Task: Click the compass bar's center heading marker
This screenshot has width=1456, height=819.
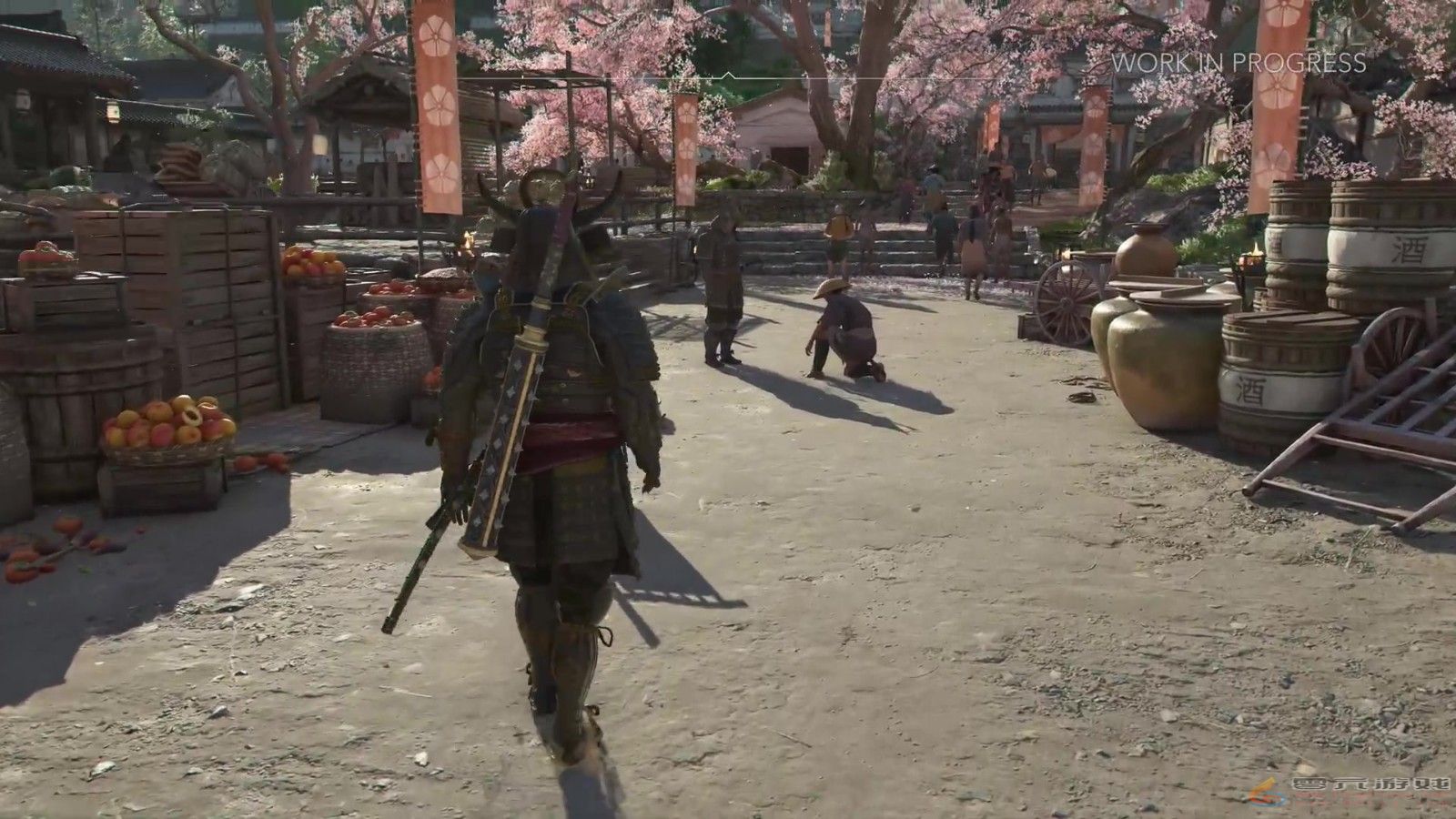Action: [728, 76]
